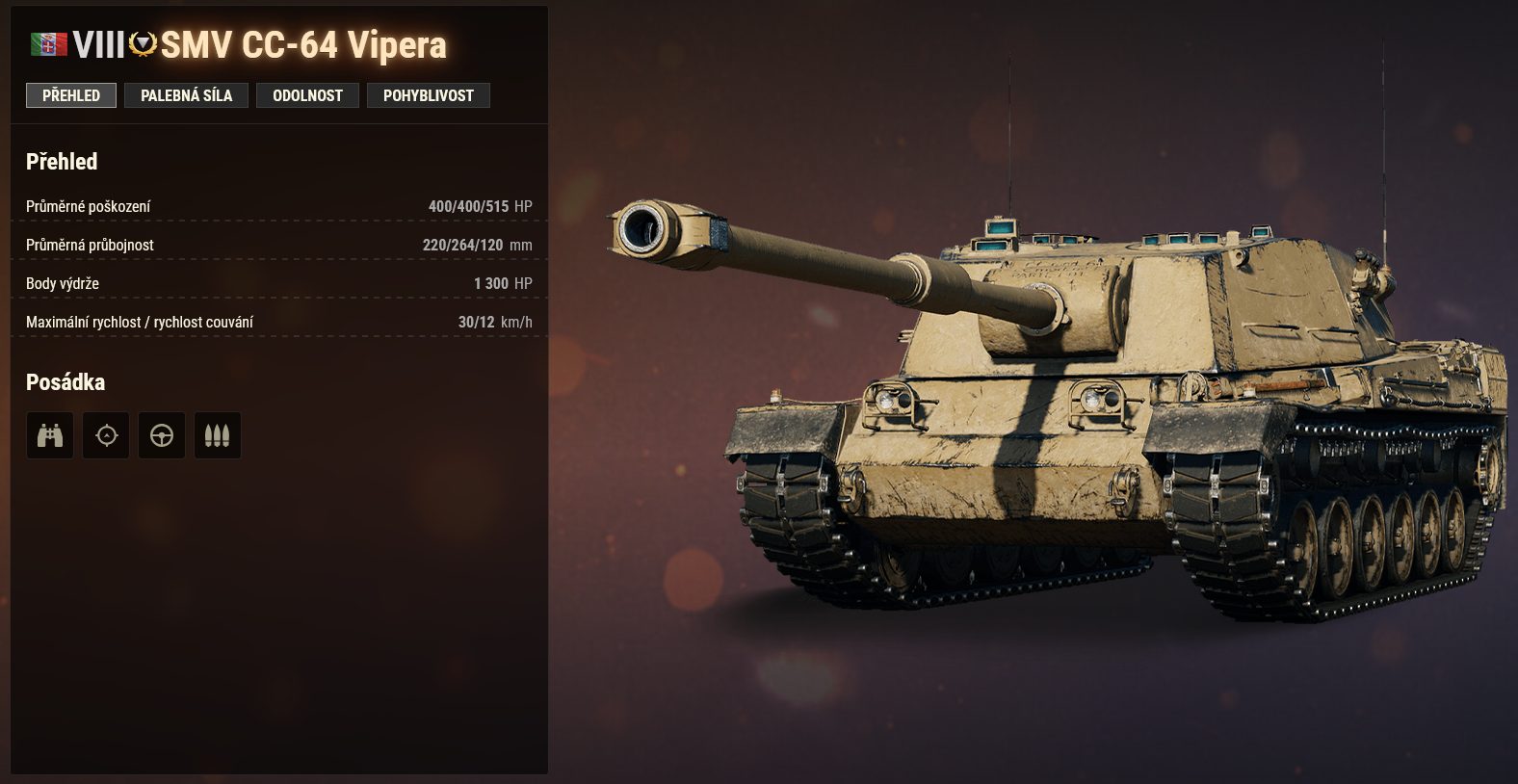Open the ODOLNOST tab
Viewport: 1518px width, 784px height.
pyautogui.click(x=307, y=95)
